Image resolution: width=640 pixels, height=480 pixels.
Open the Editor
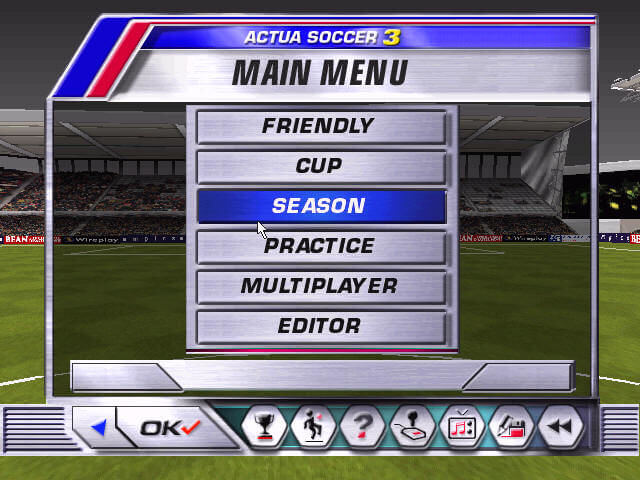[x=320, y=327]
